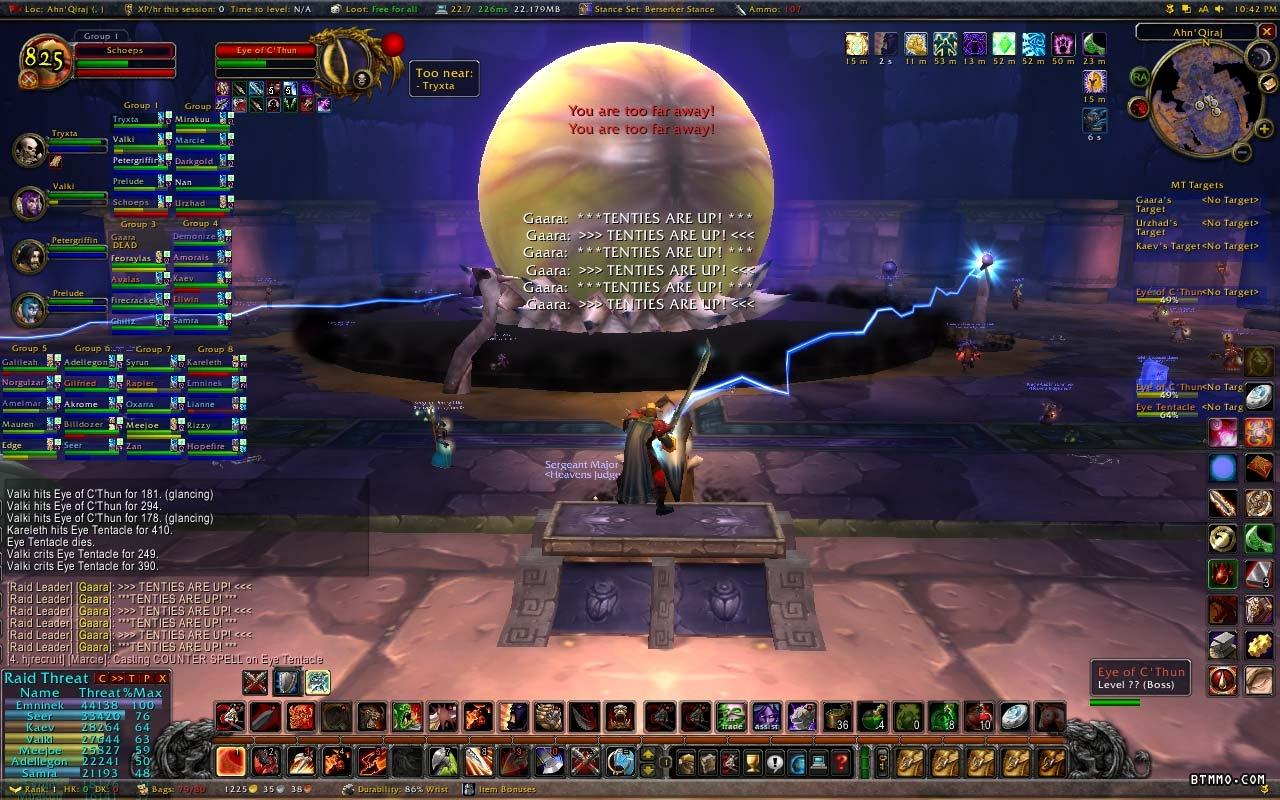
Task: Use the Assist action bar icon
Action: tap(767, 716)
